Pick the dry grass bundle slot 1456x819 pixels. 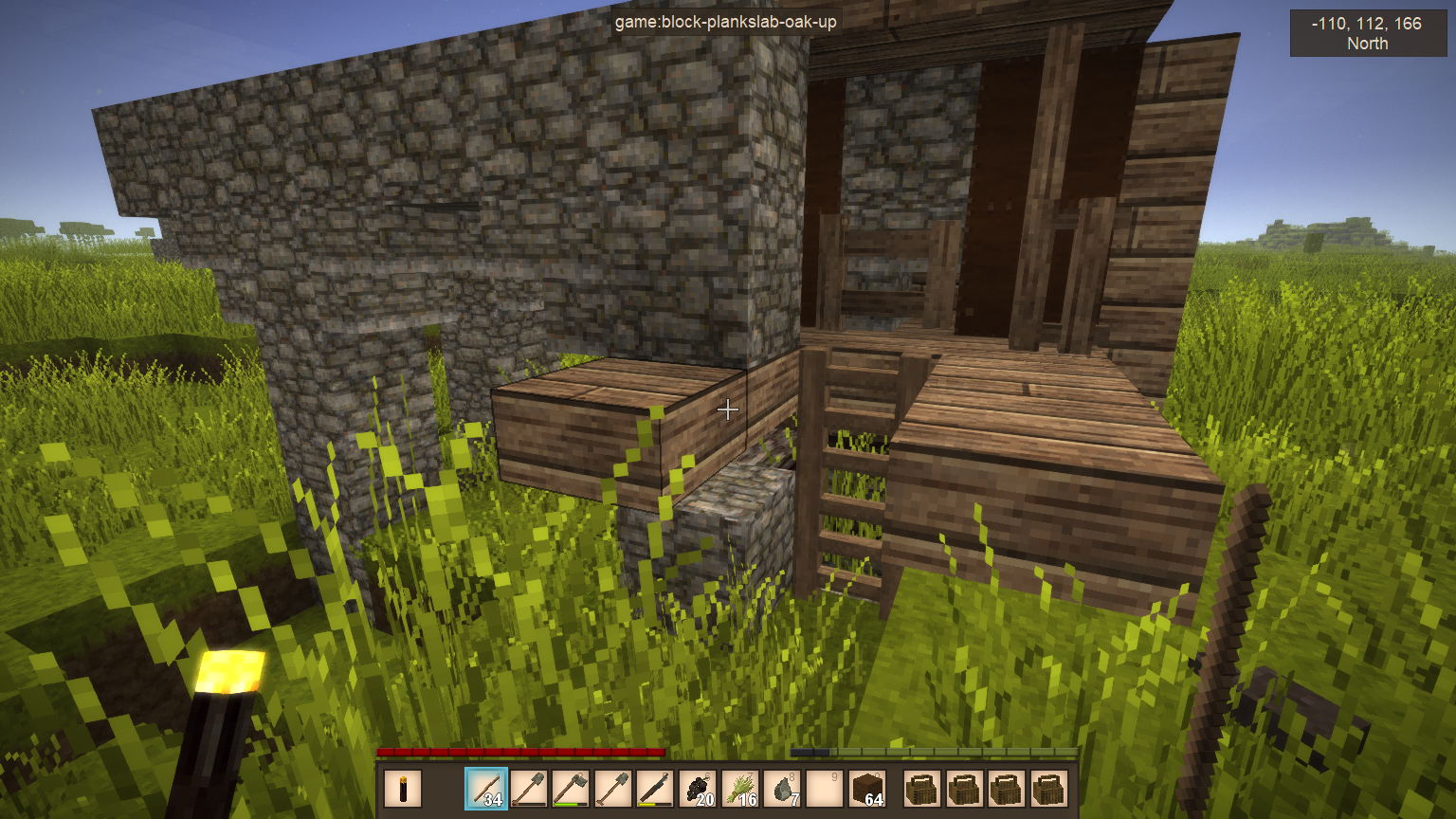click(x=741, y=789)
